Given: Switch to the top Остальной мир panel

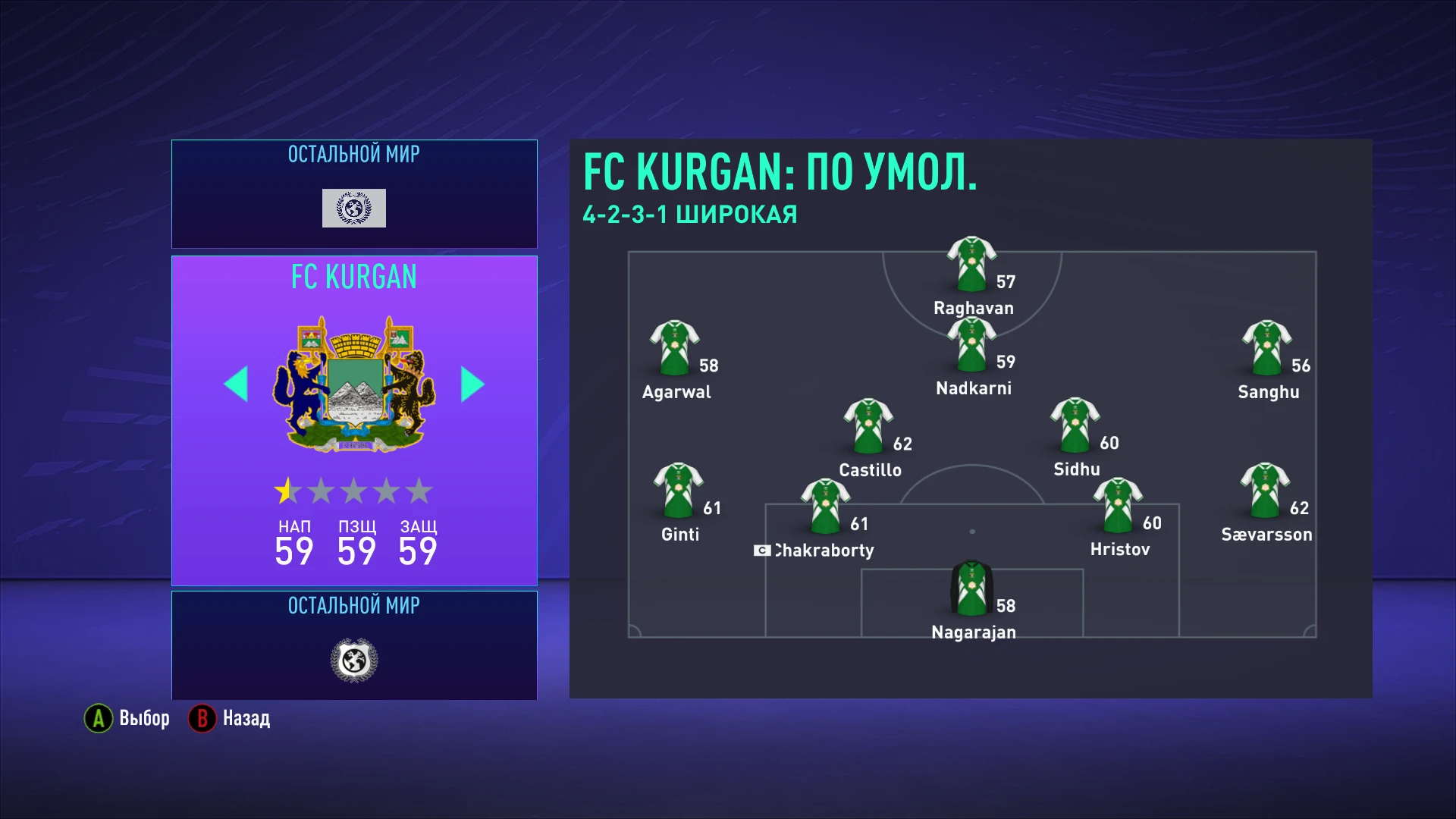Looking at the screenshot, I should pos(353,193).
